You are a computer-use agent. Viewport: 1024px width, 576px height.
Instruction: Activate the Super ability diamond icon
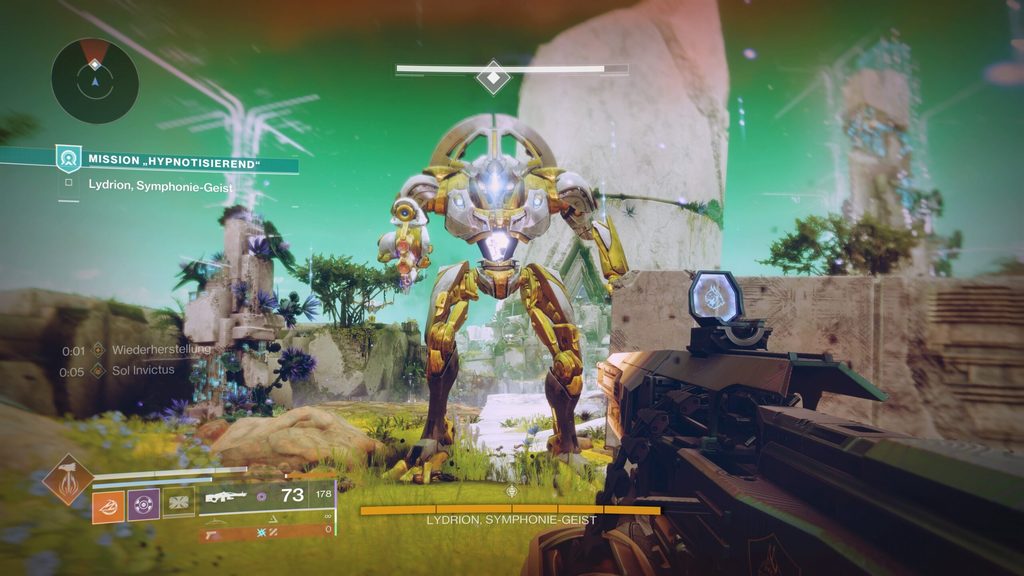tap(68, 480)
